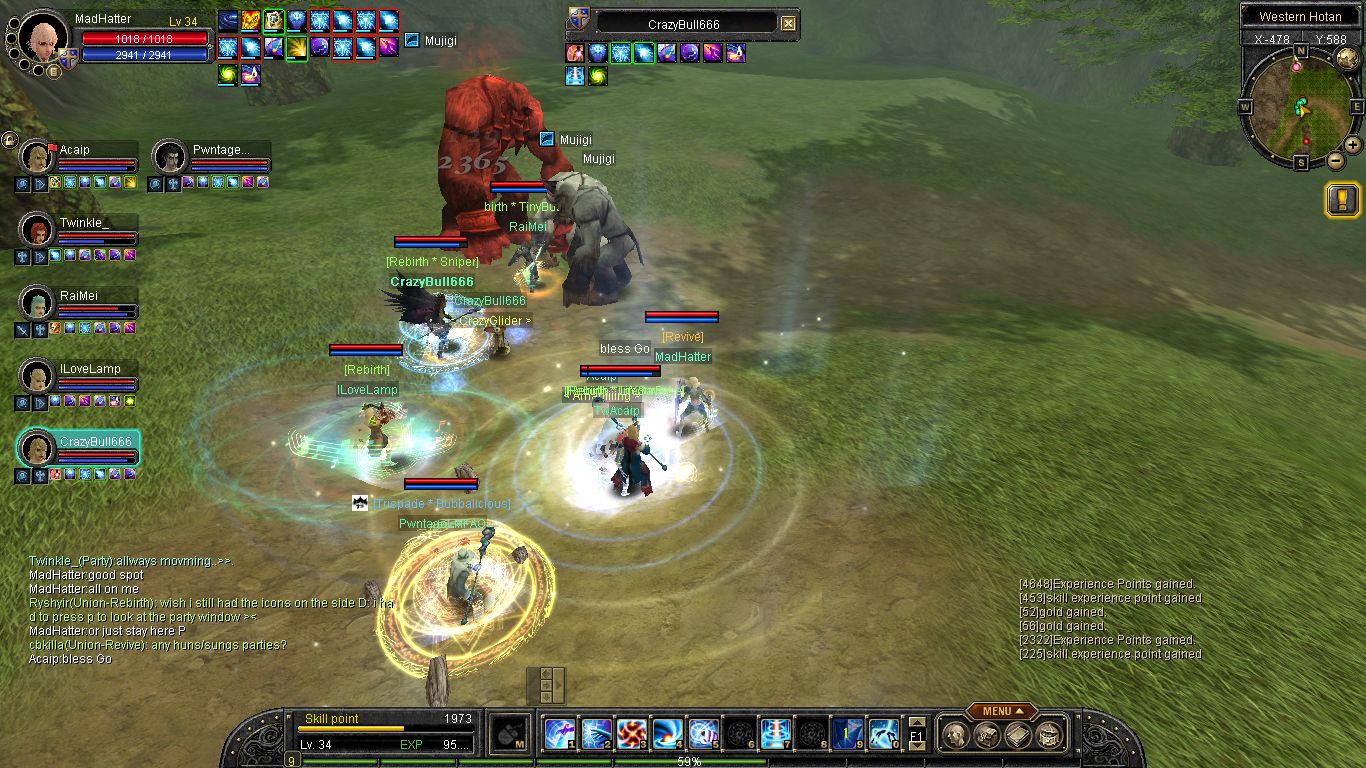Zoom out the minimap with minus button

pos(1335,160)
